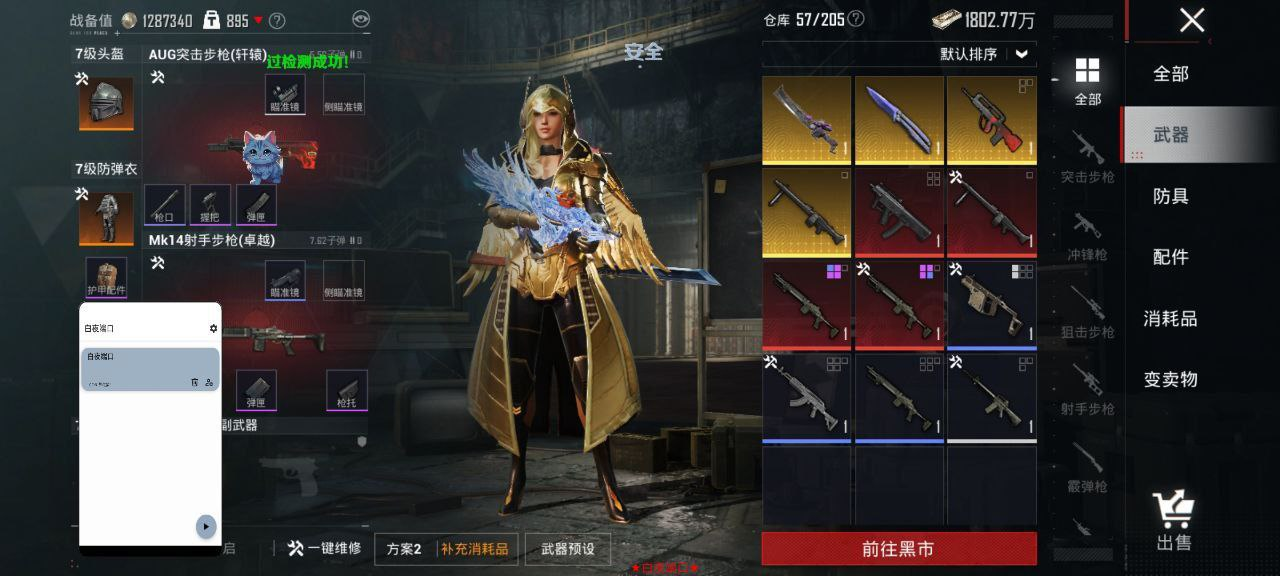Viewport: 1280px width, 576px height.
Task: Go to the black market via 前往黑市
Action: pyautogui.click(x=898, y=549)
